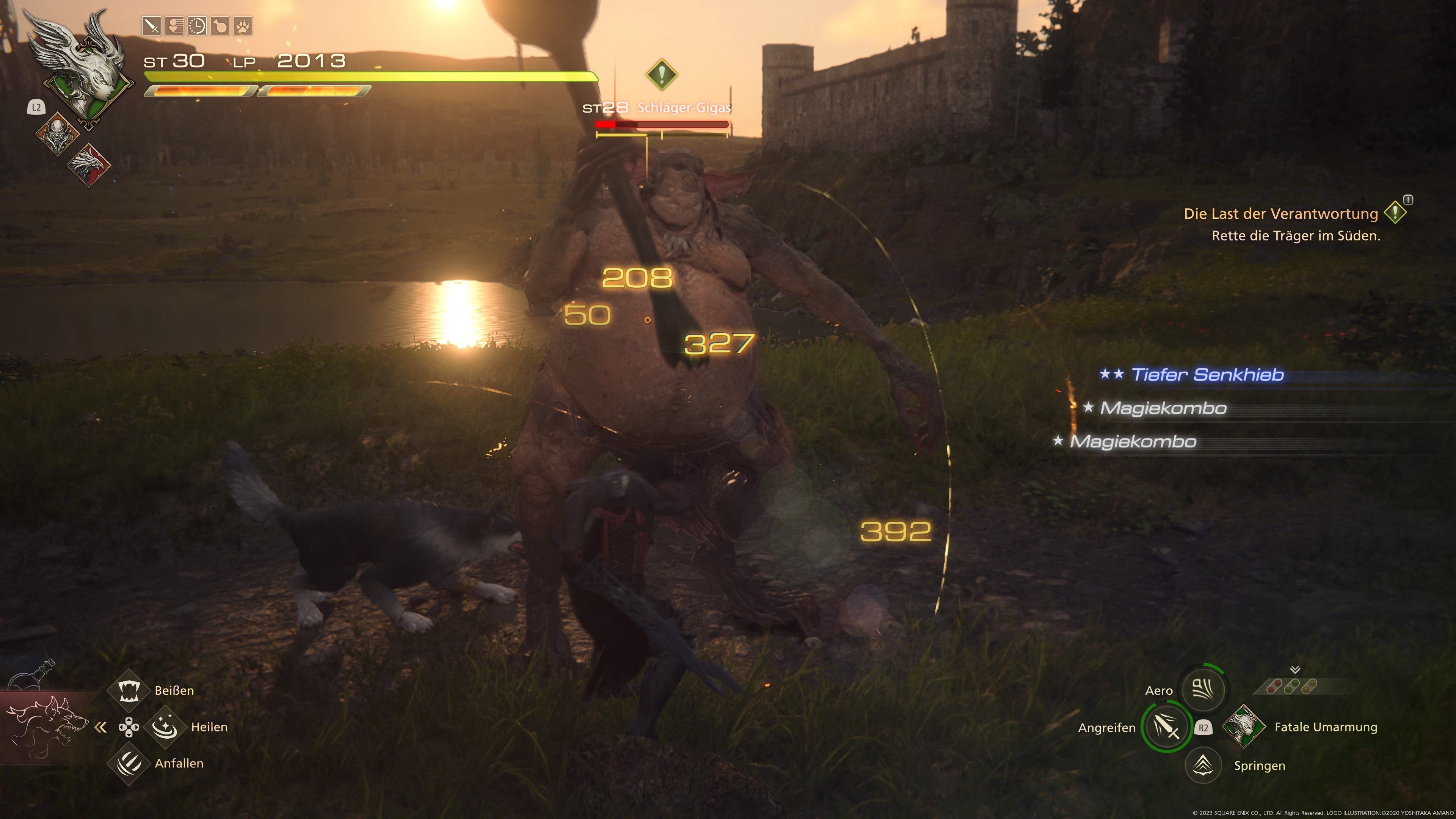
Task: Use the Fatale Umarmung Garuda ability
Action: 1243,726
